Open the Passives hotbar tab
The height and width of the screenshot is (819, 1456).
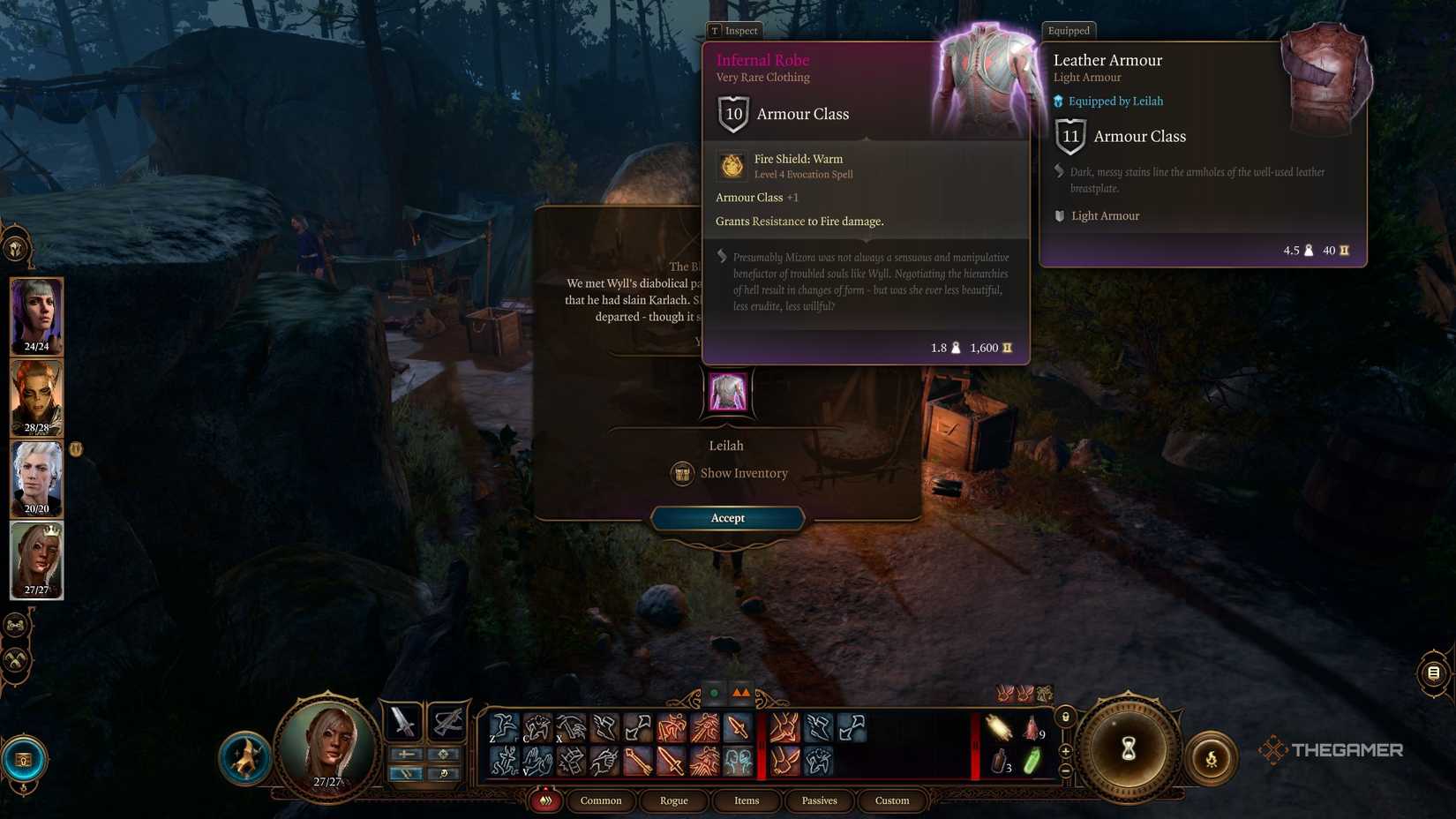[x=819, y=800]
